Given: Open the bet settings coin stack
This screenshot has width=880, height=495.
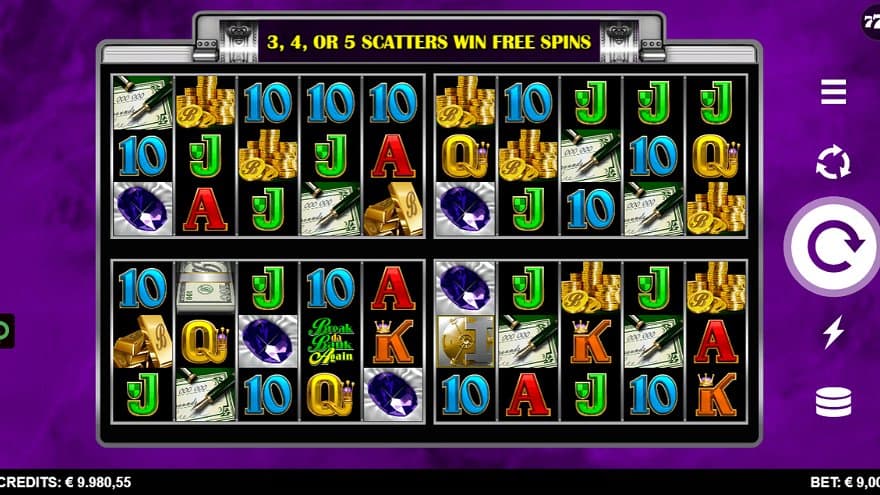Looking at the screenshot, I should 833,402.
